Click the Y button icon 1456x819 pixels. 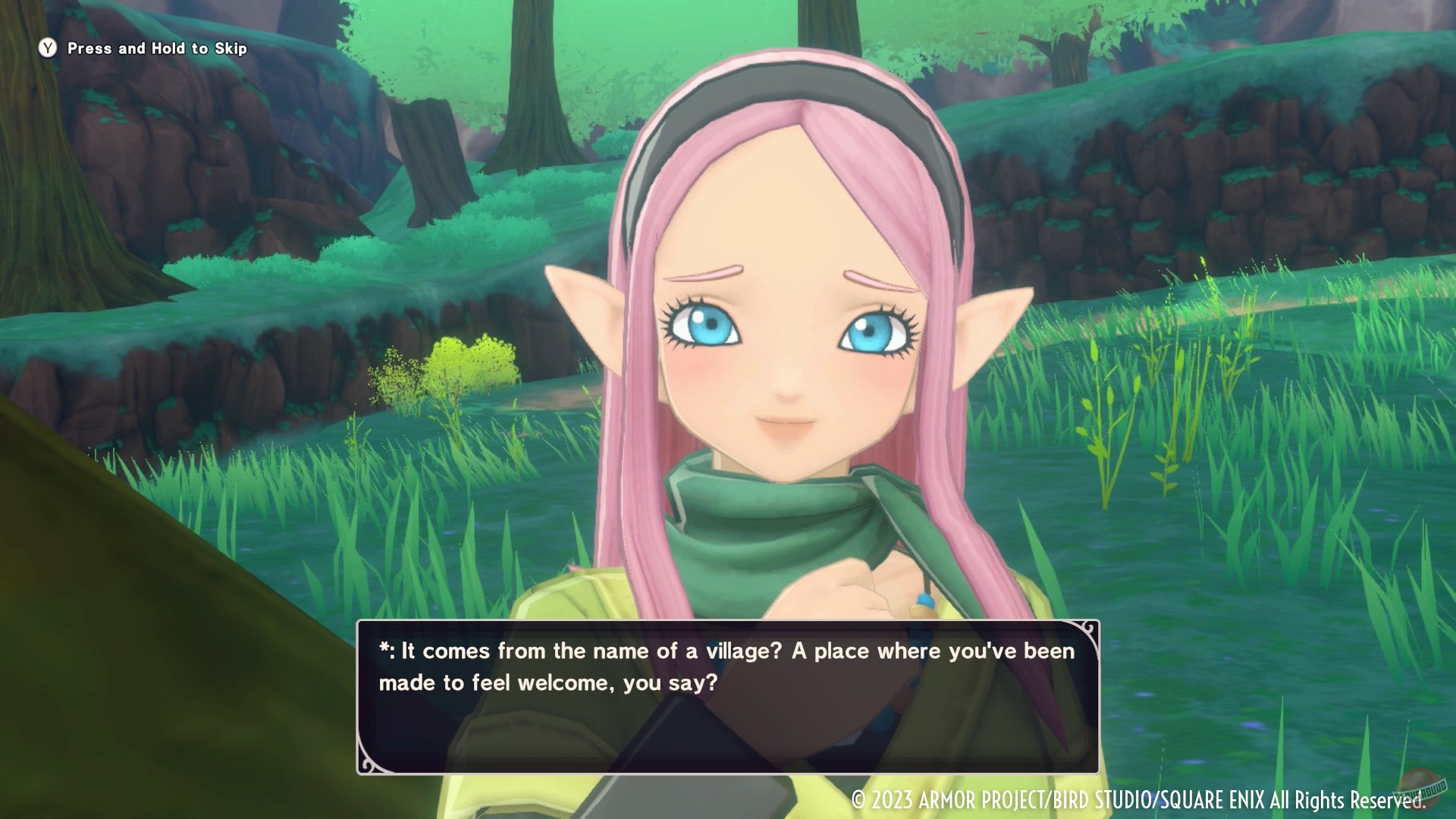click(x=47, y=48)
